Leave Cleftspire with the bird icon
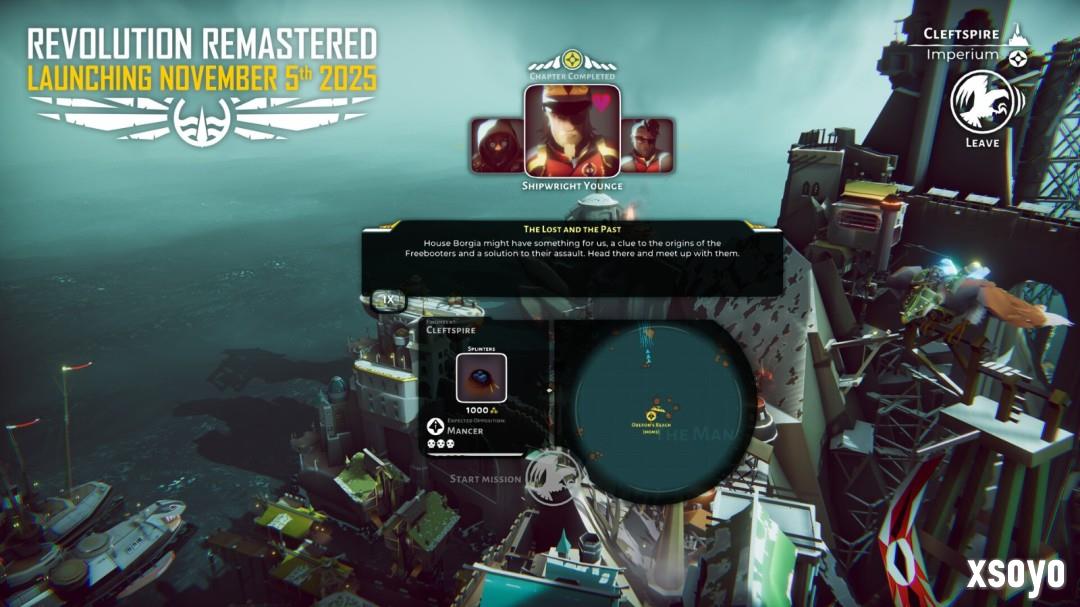Image resolution: width=1080 pixels, height=607 pixels. [981, 102]
